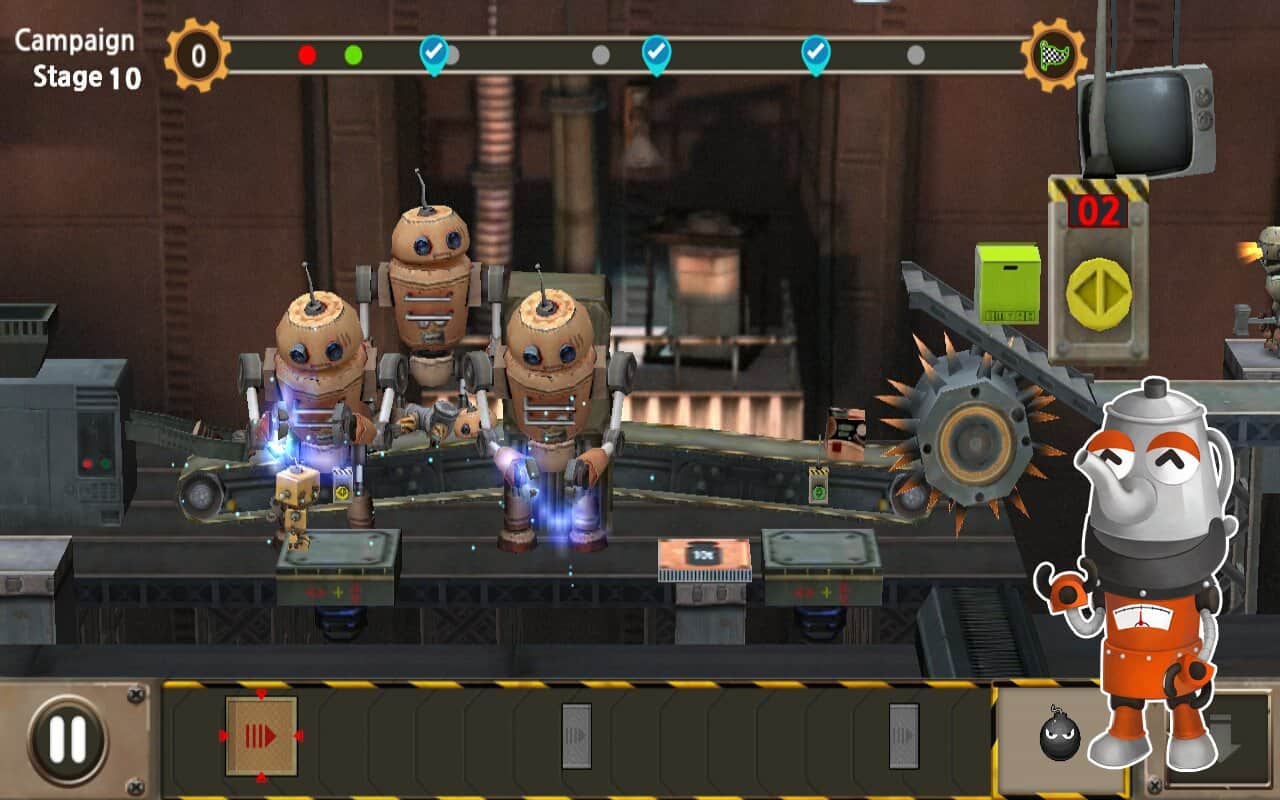Select the highlighted red arrow tile
This screenshot has height=800, width=1280.
click(261, 737)
